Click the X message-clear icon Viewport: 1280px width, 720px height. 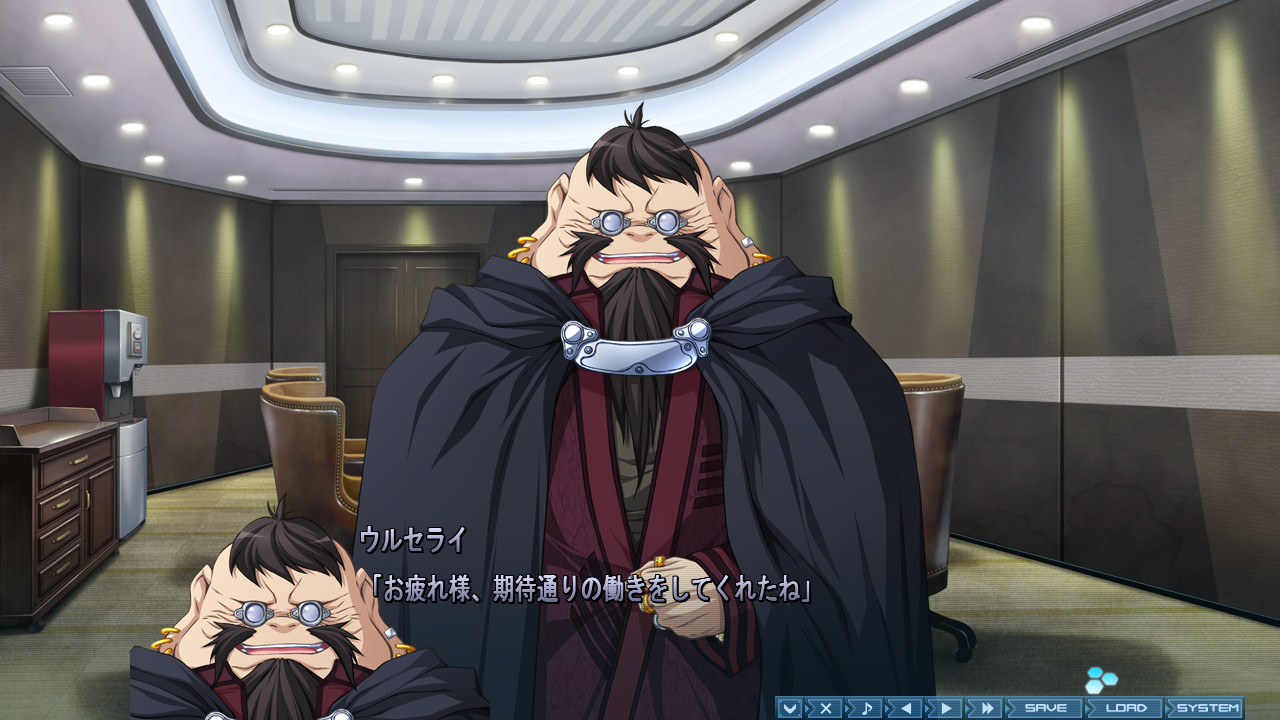[x=826, y=707]
